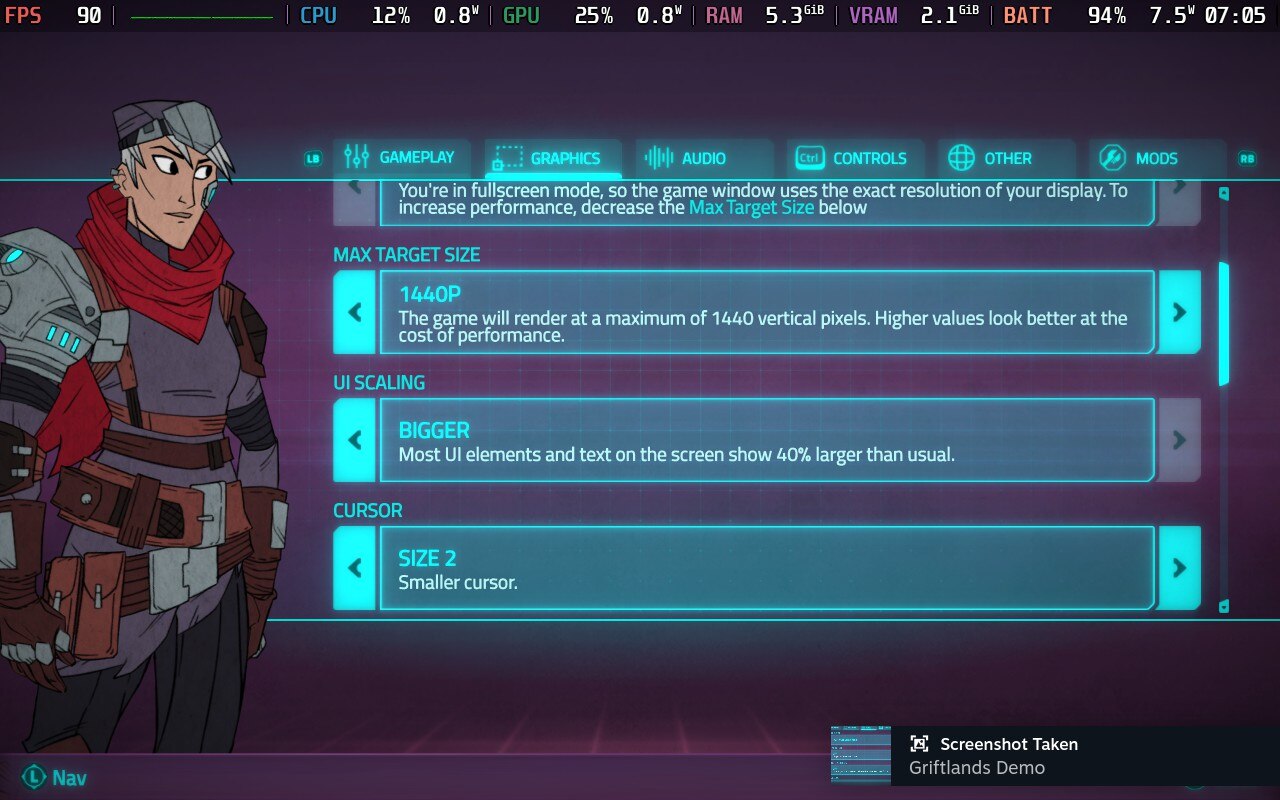Open the Screenshot Taken notification thumbnail

click(860, 756)
